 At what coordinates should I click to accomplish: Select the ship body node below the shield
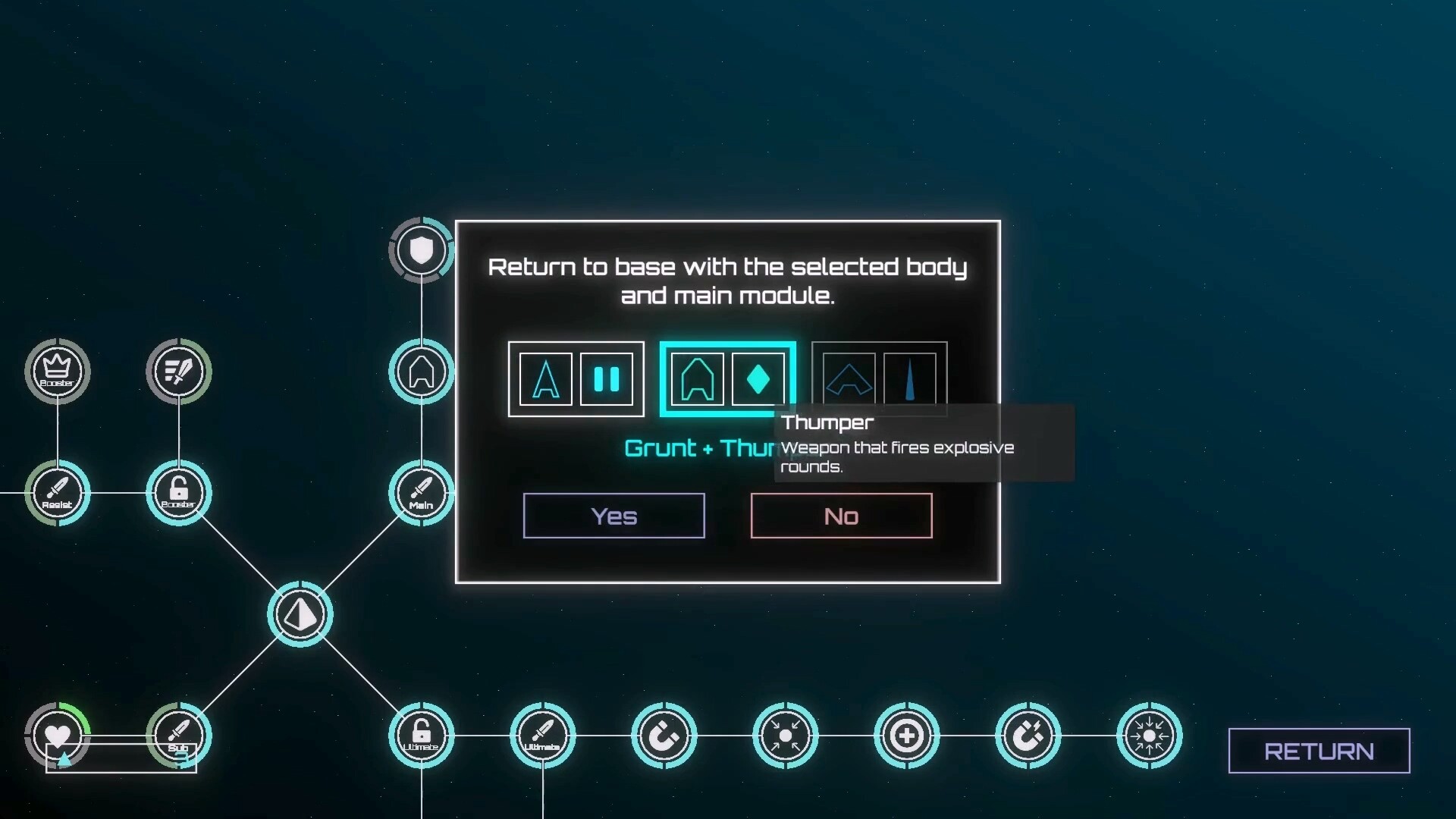421,372
